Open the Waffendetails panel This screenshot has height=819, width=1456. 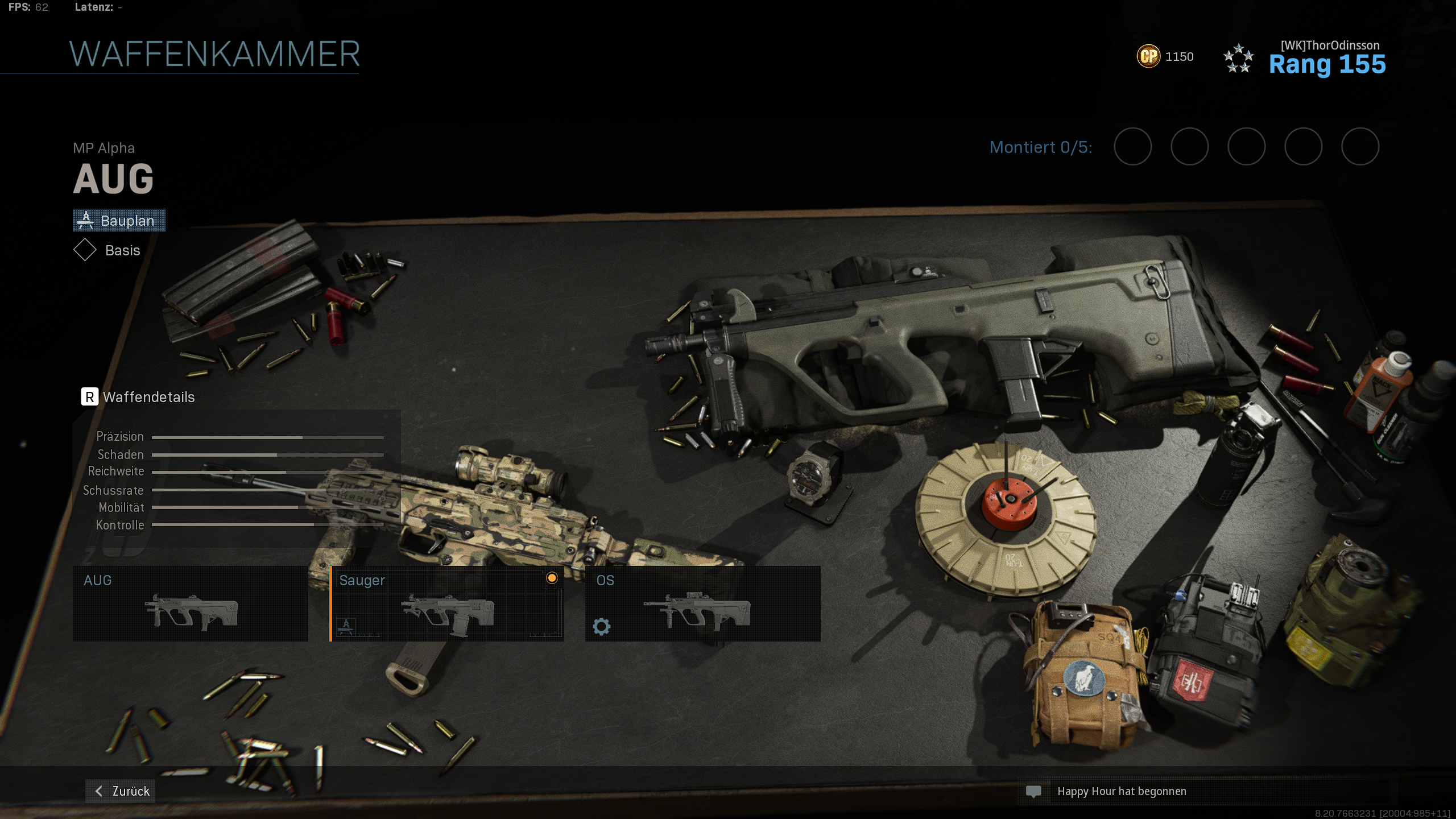[139, 397]
